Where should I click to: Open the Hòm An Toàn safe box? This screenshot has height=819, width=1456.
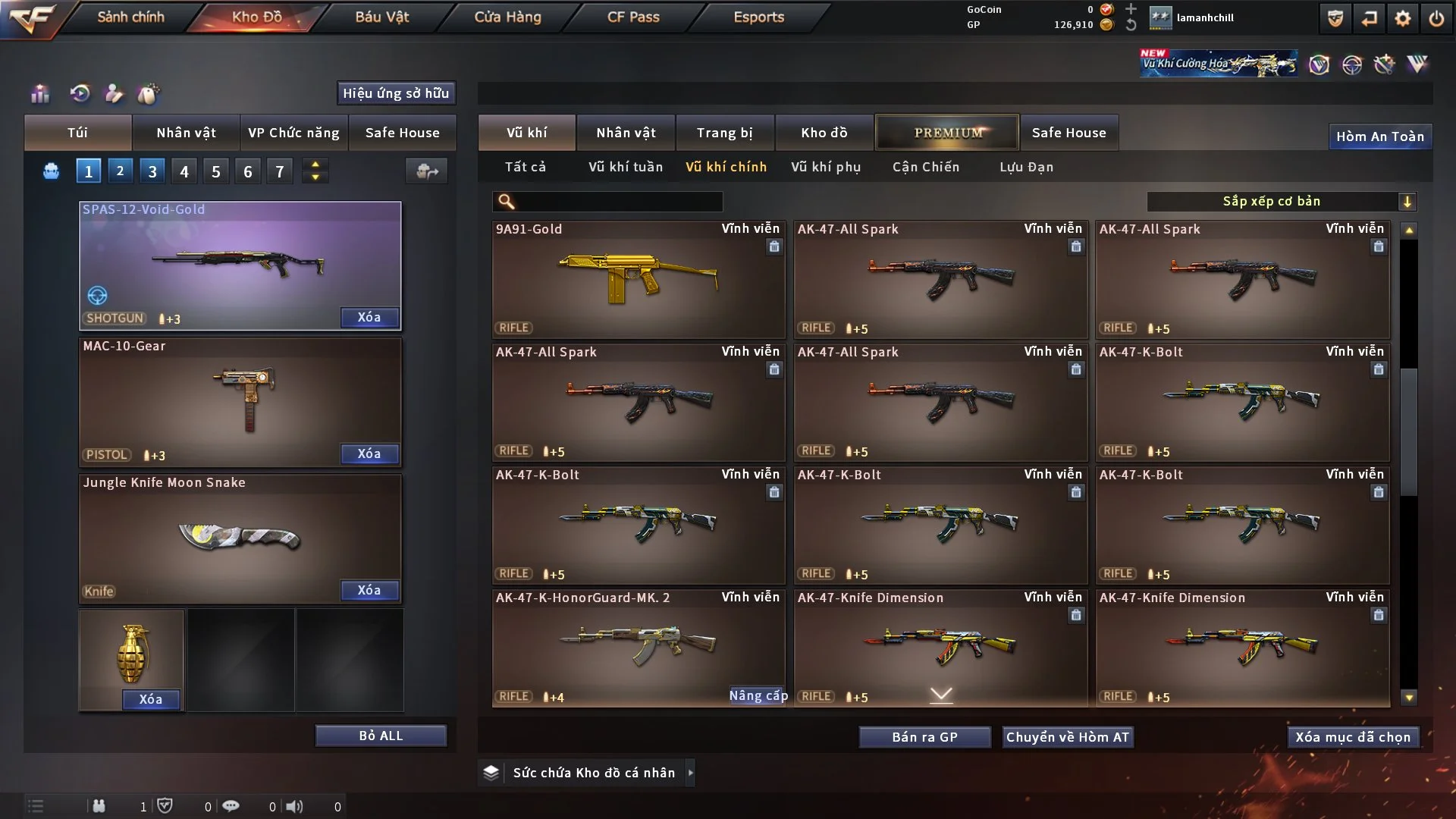click(1379, 136)
